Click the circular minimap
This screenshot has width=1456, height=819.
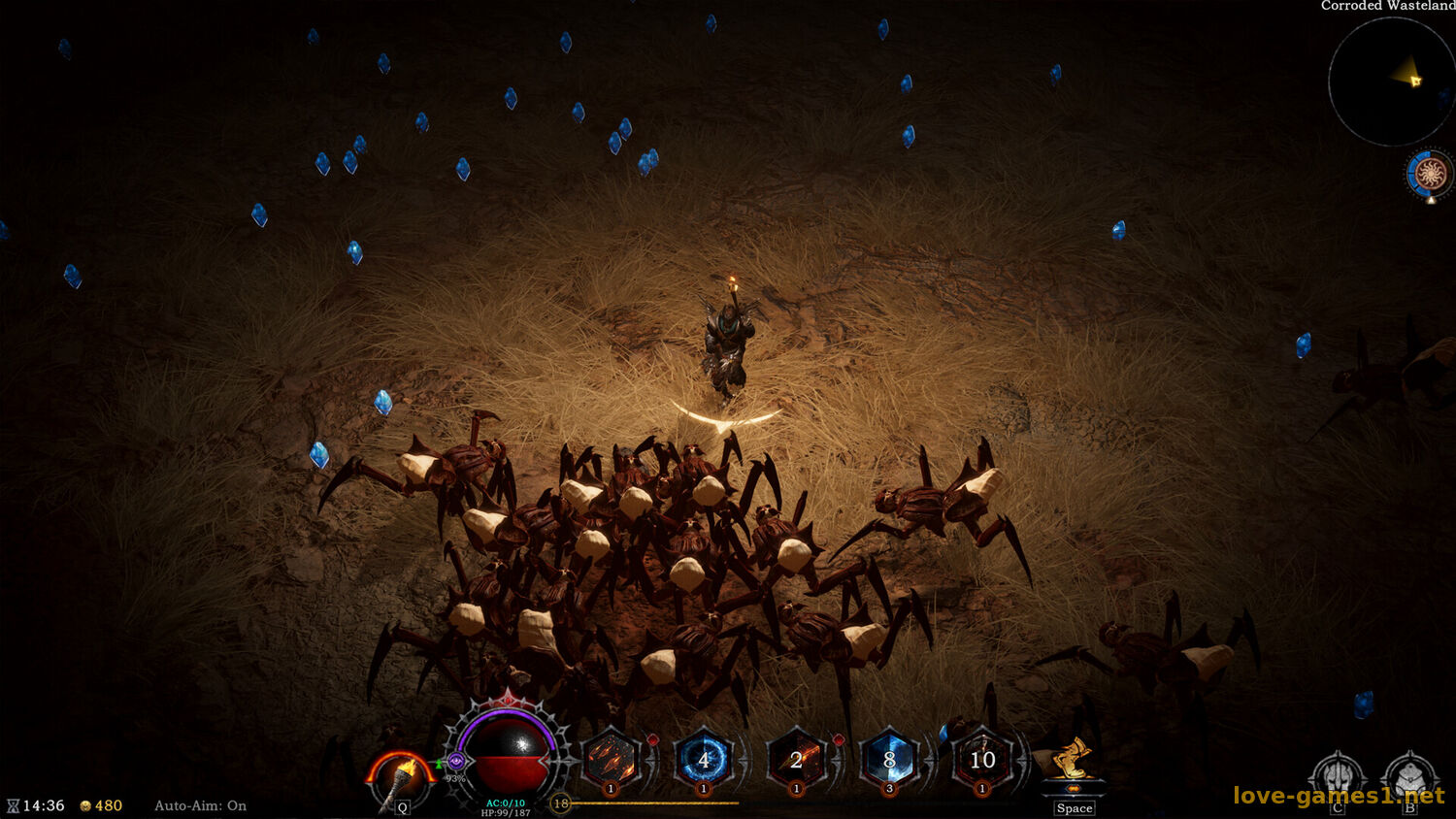[x=1390, y=82]
